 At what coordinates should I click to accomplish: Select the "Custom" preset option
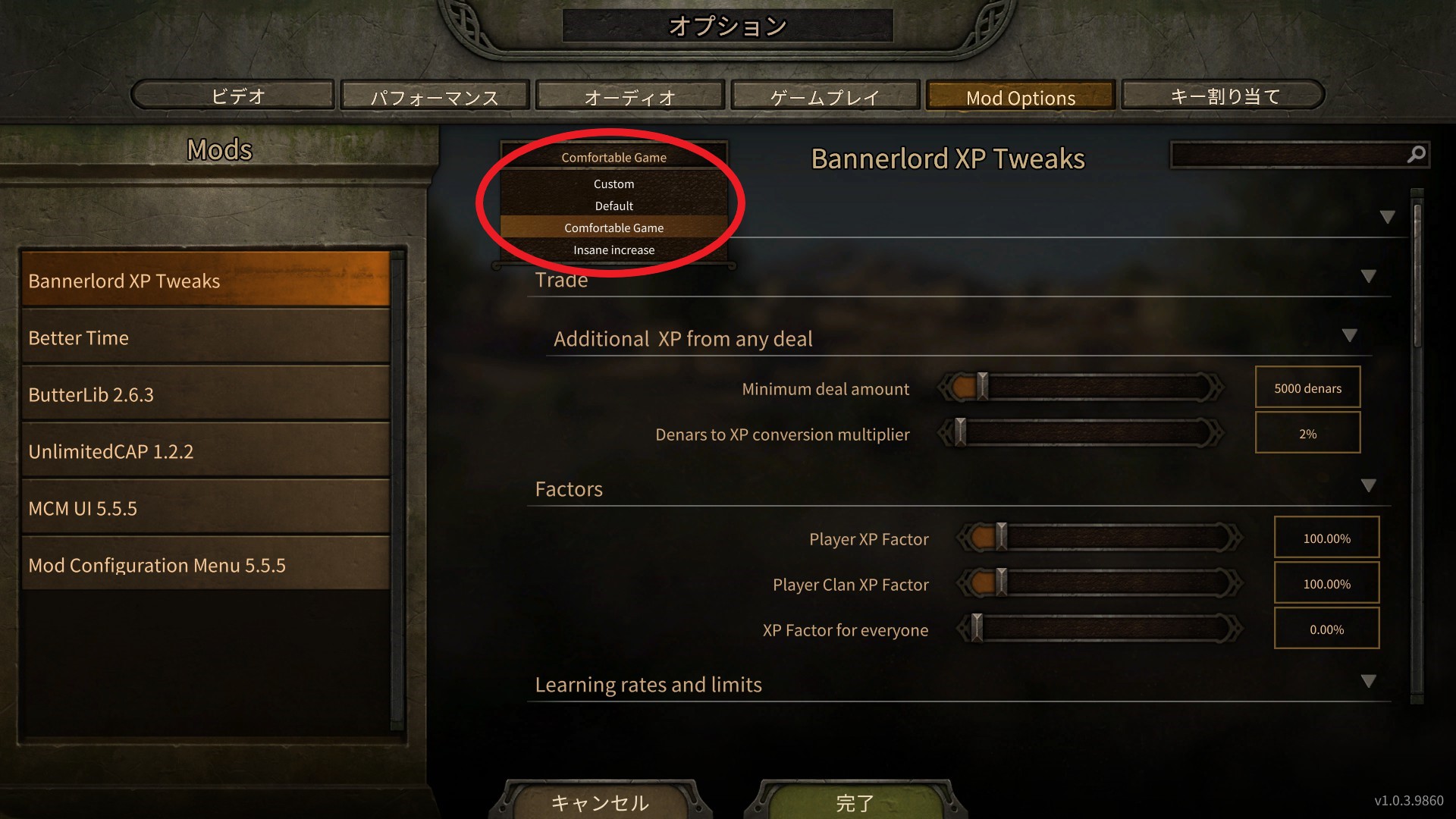(x=613, y=183)
